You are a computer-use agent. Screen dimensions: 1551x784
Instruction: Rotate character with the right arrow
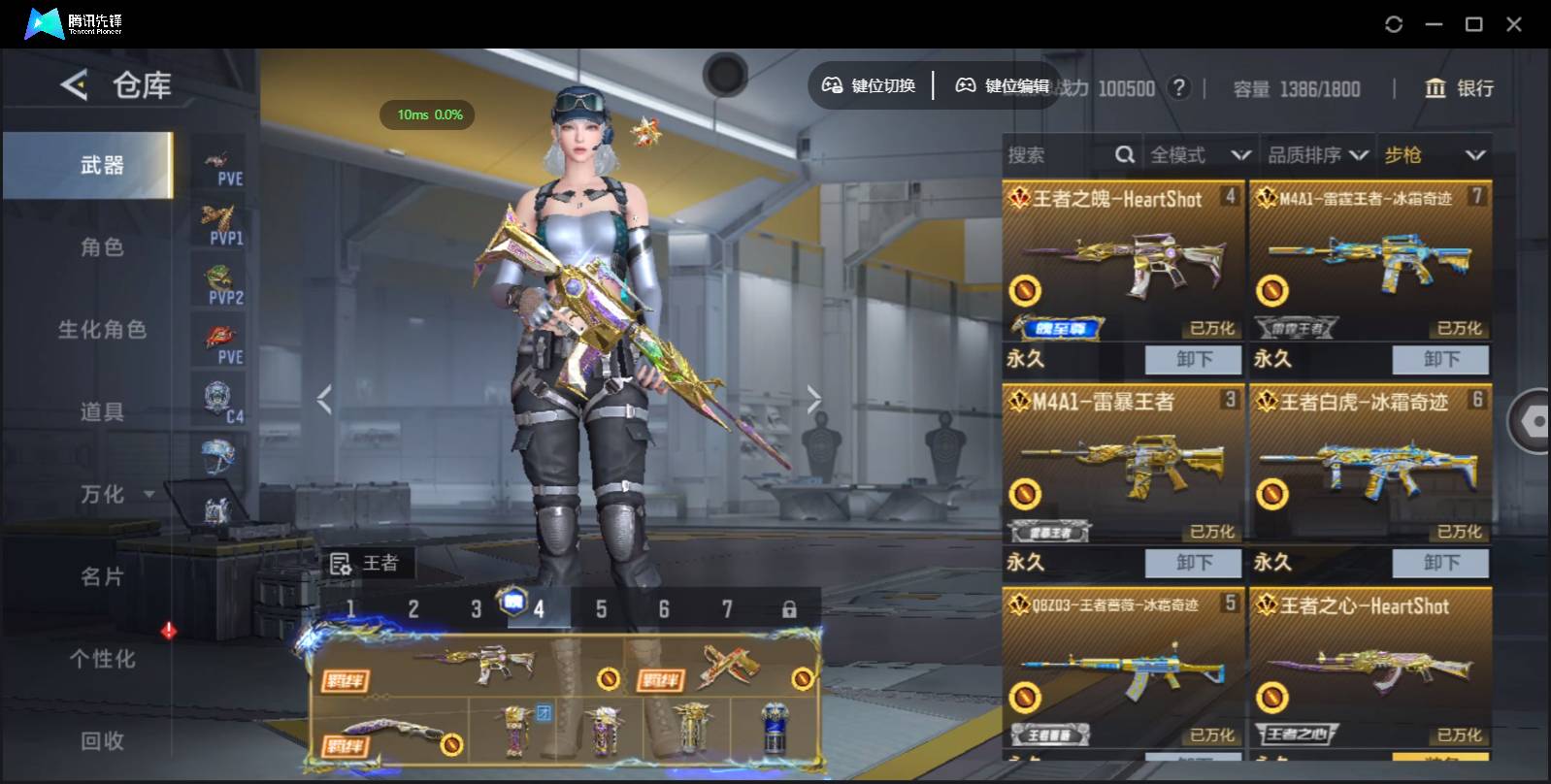pos(813,399)
